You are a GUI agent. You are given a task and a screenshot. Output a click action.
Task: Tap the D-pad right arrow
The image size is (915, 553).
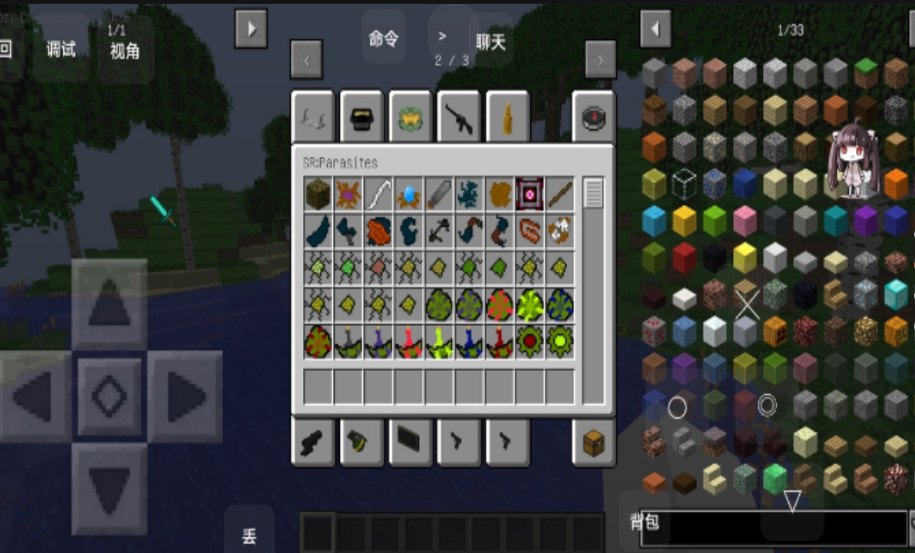[x=185, y=397]
